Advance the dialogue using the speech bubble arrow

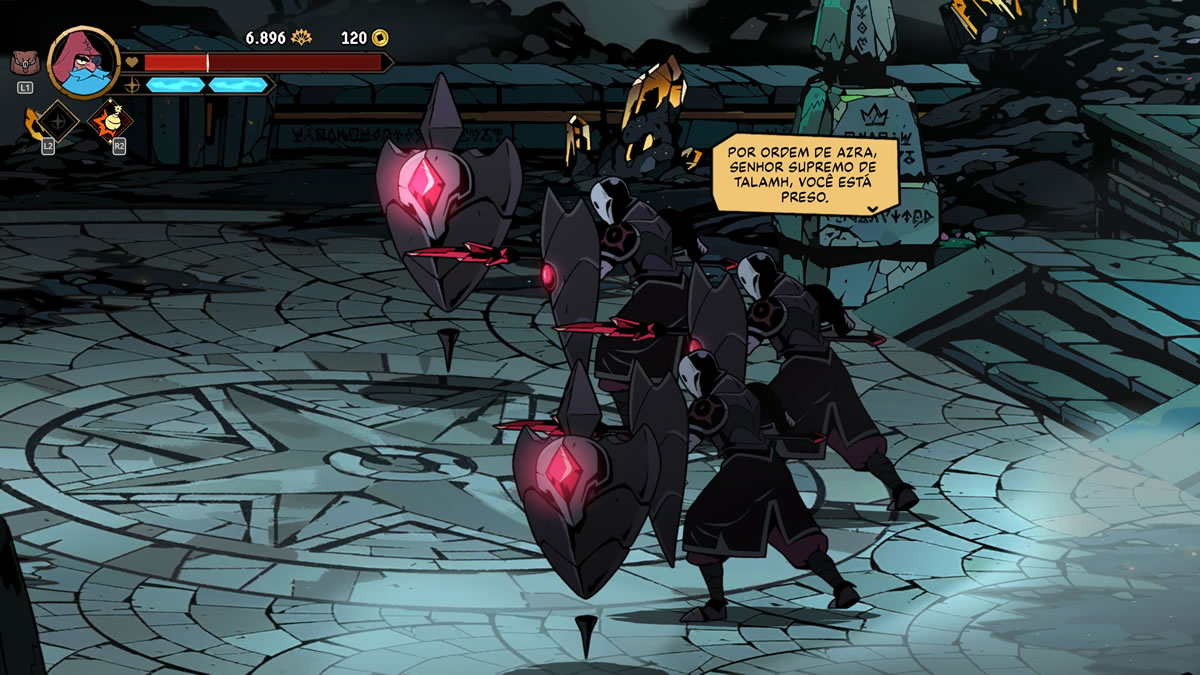pyautogui.click(x=872, y=209)
